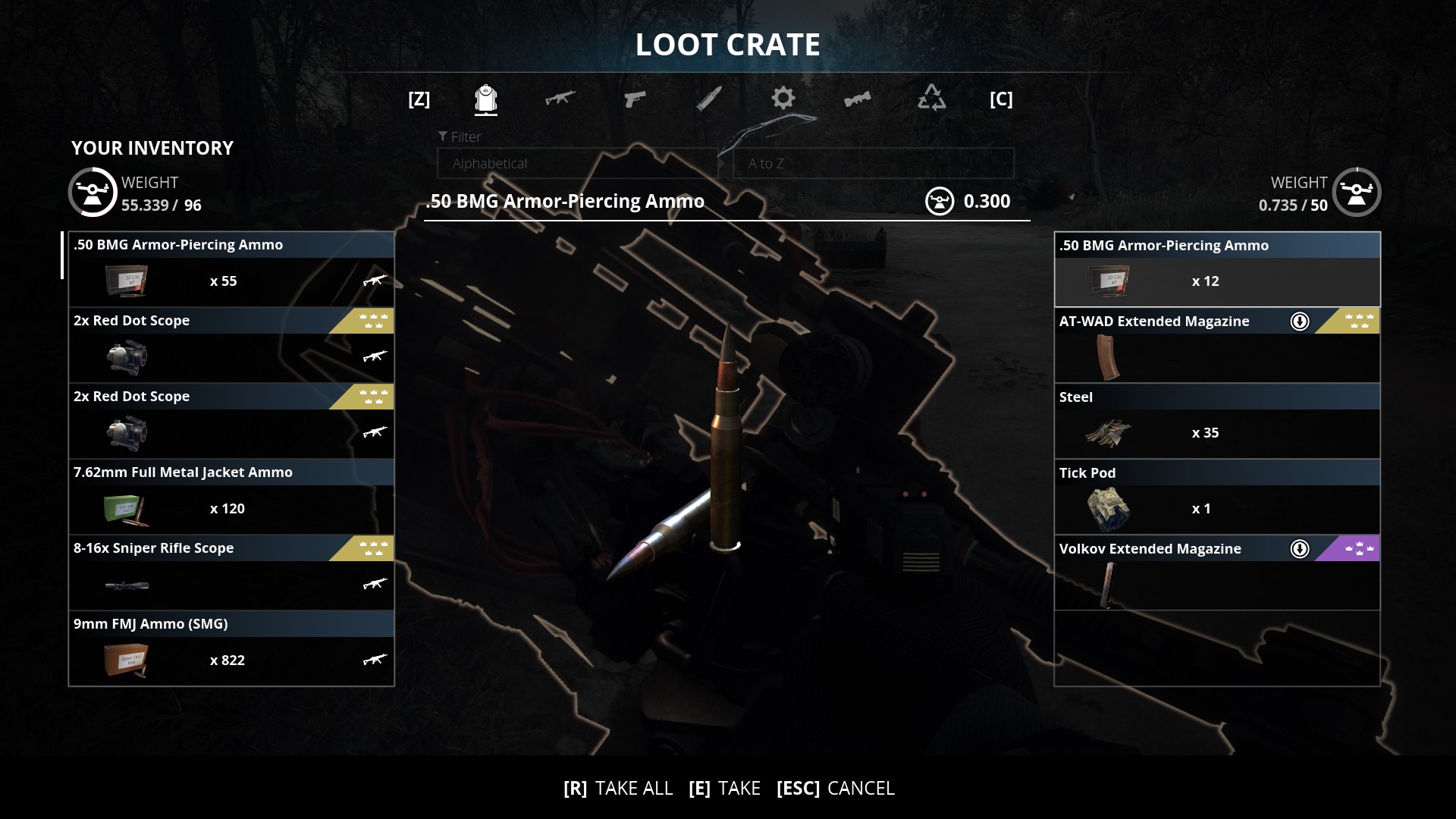The image size is (1456, 819).
Task: Open the Alphabetical sort filter dropdown
Action: 577,164
